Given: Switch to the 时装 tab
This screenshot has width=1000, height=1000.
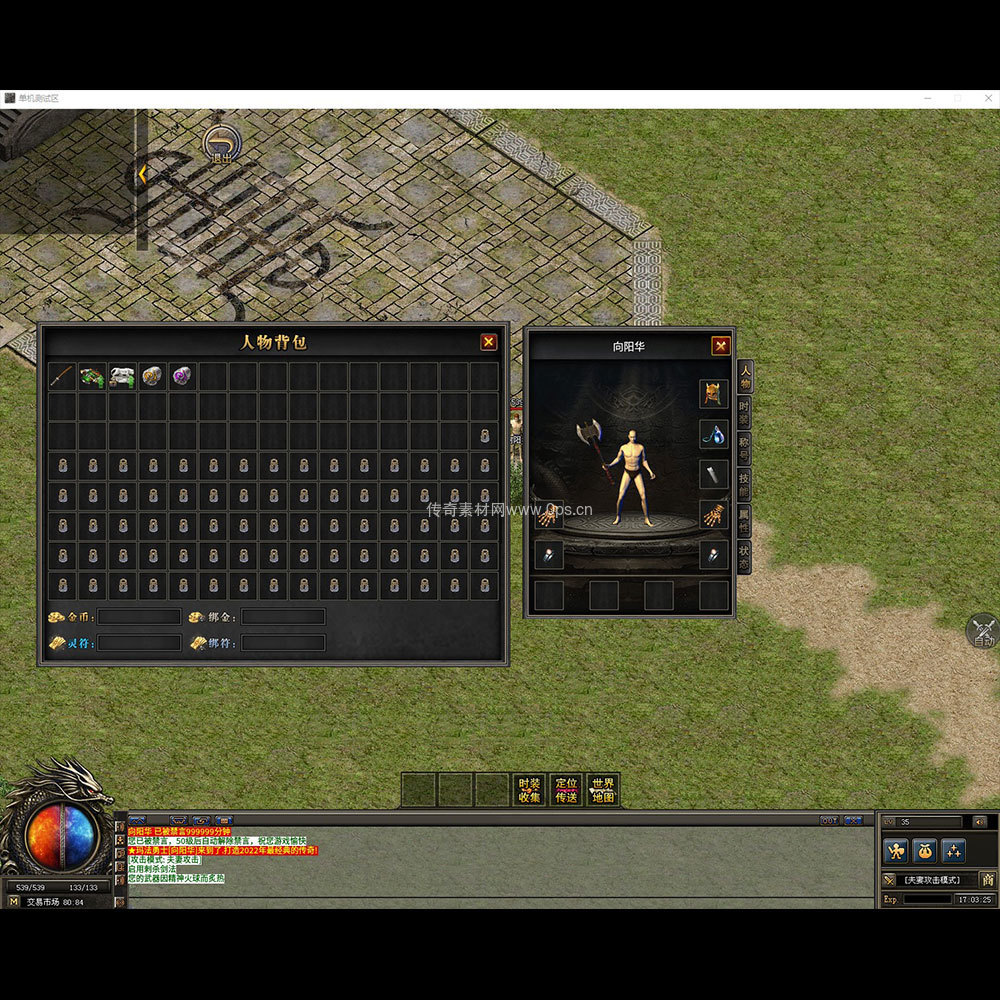Looking at the screenshot, I should pos(744,411).
